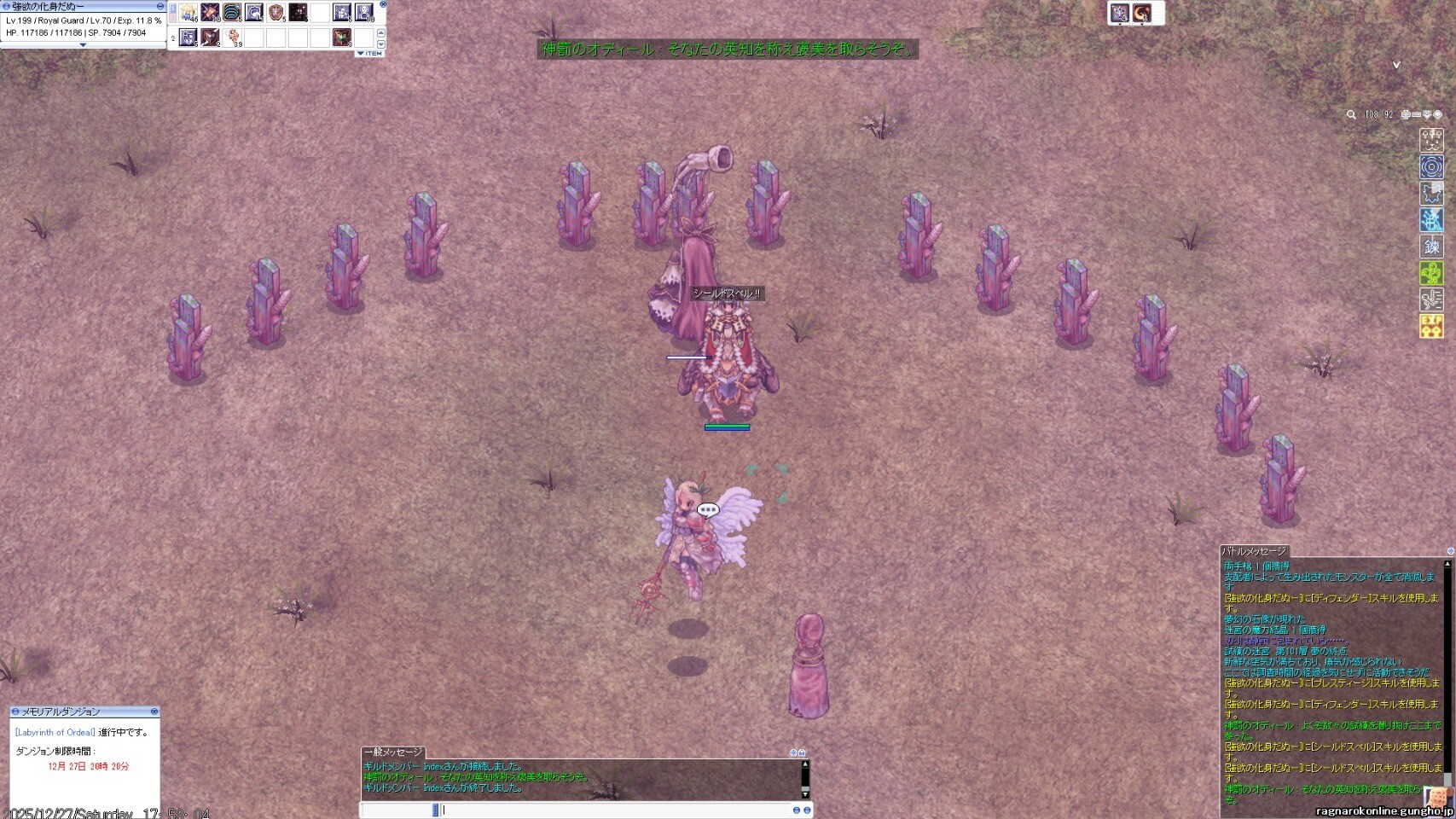Activate the blue coiled ring hotbar skill

232,12
